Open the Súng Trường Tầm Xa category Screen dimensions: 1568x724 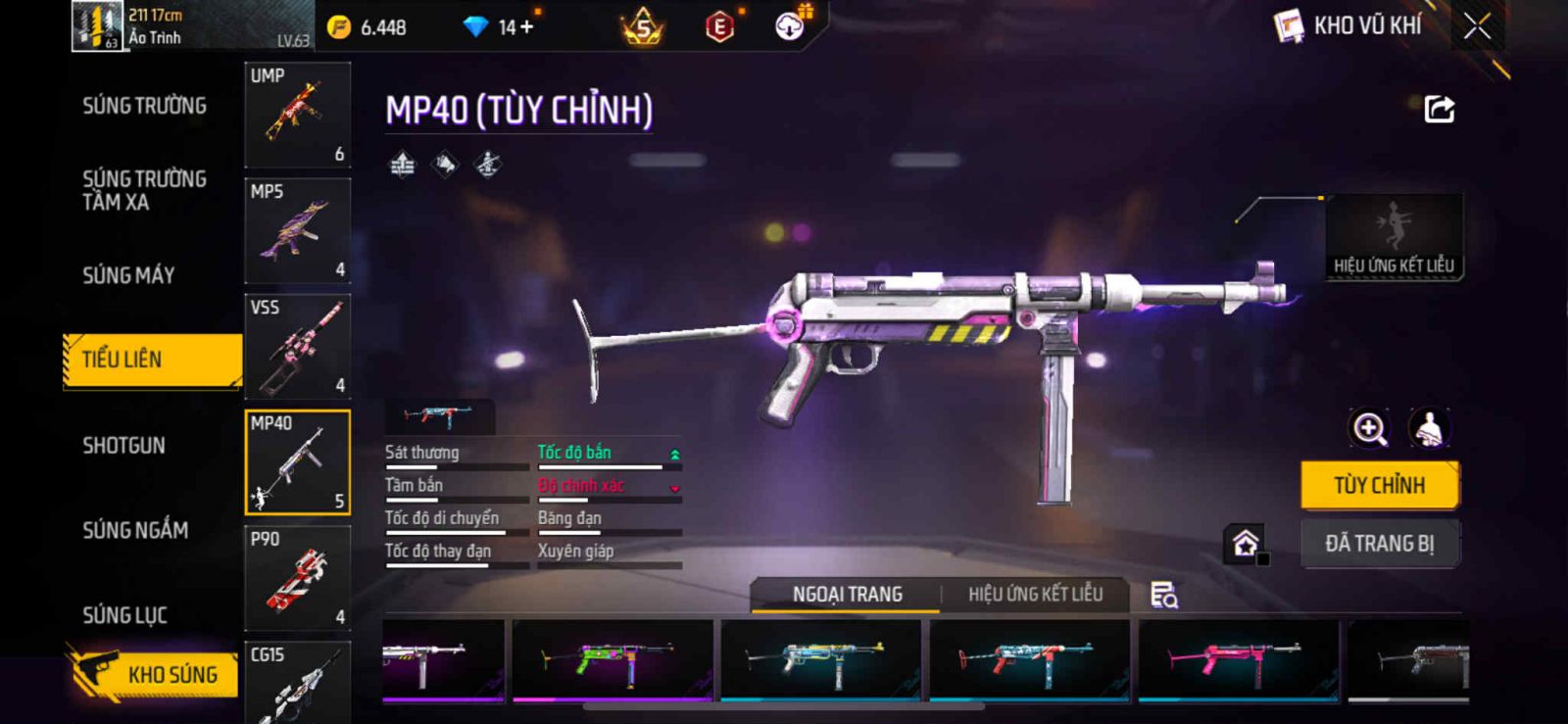click(x=144, y=190)
